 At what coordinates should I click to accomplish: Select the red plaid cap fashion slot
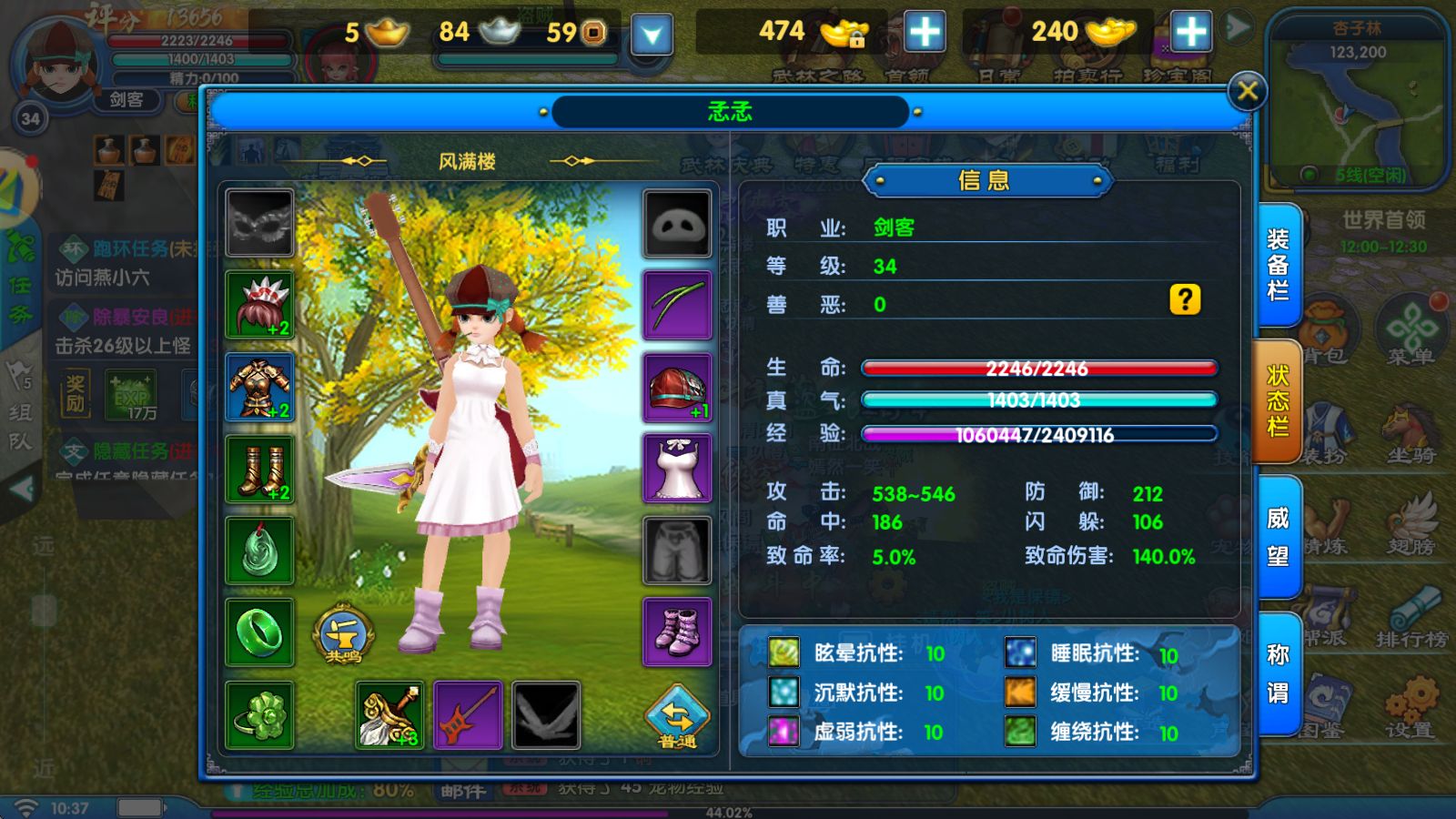point(677,389)
